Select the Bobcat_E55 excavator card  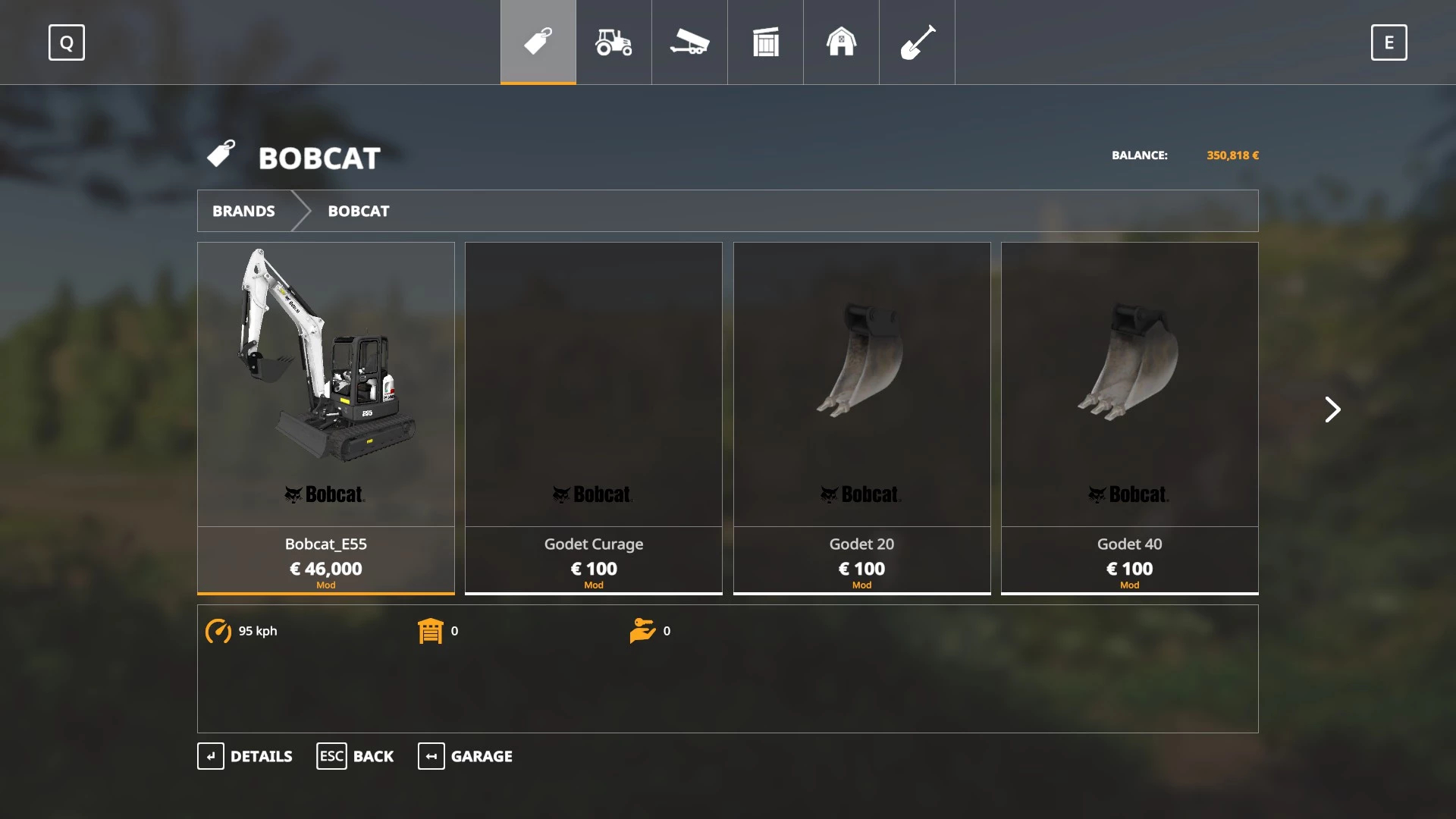tap(326, 417)
